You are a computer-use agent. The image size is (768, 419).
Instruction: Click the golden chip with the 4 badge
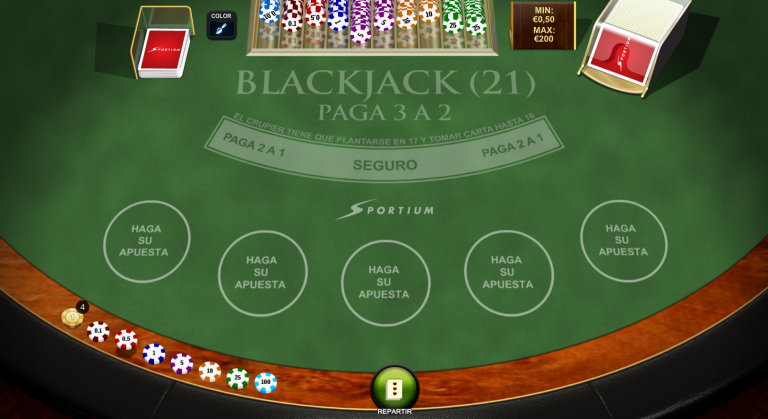(72, 317)
